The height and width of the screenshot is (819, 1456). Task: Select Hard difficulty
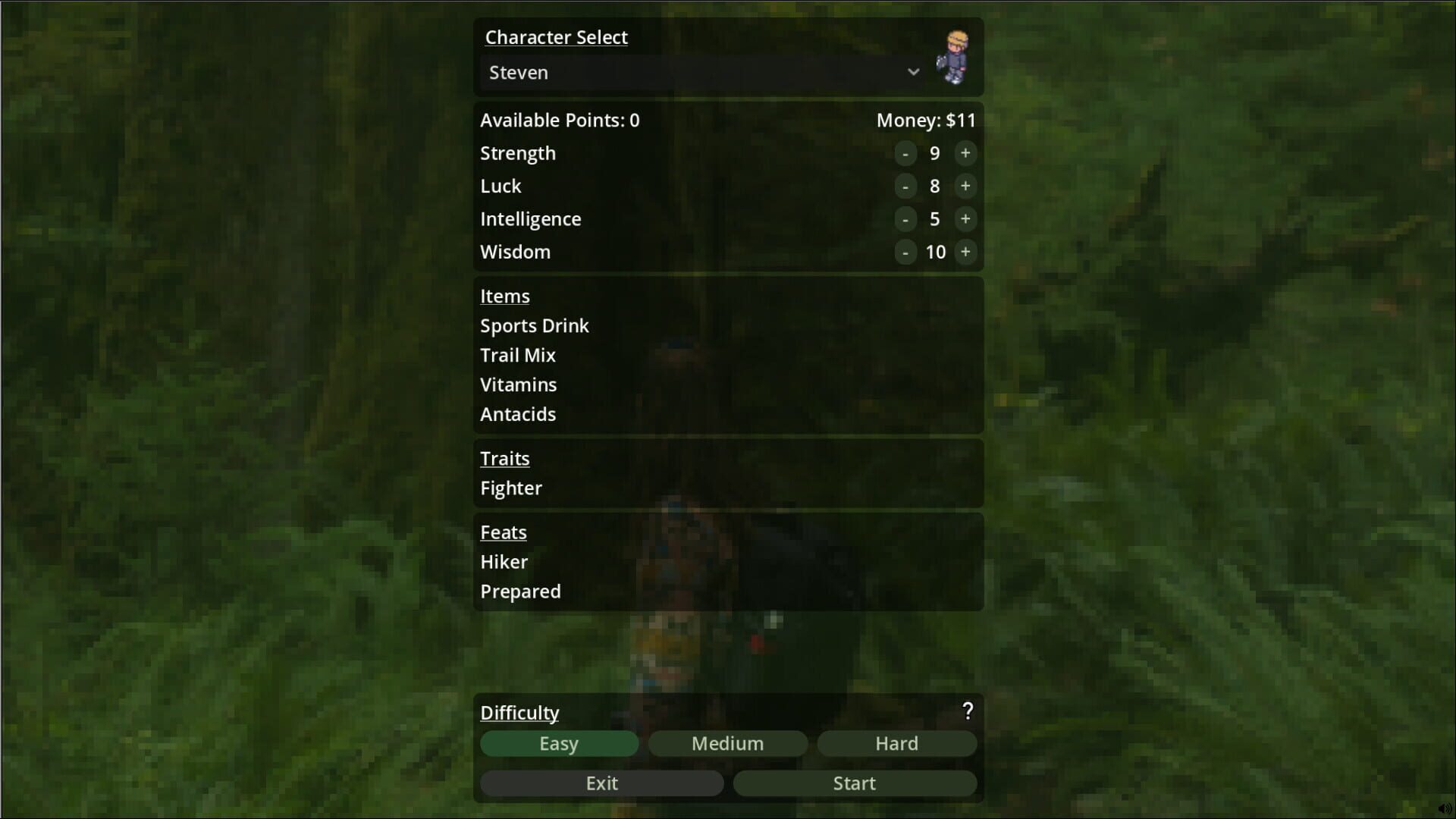[x=896, y=744]
